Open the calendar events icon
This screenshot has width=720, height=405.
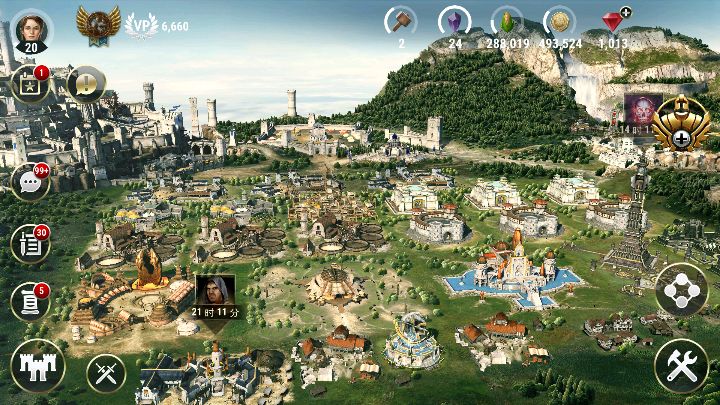(x=30, y=86)
